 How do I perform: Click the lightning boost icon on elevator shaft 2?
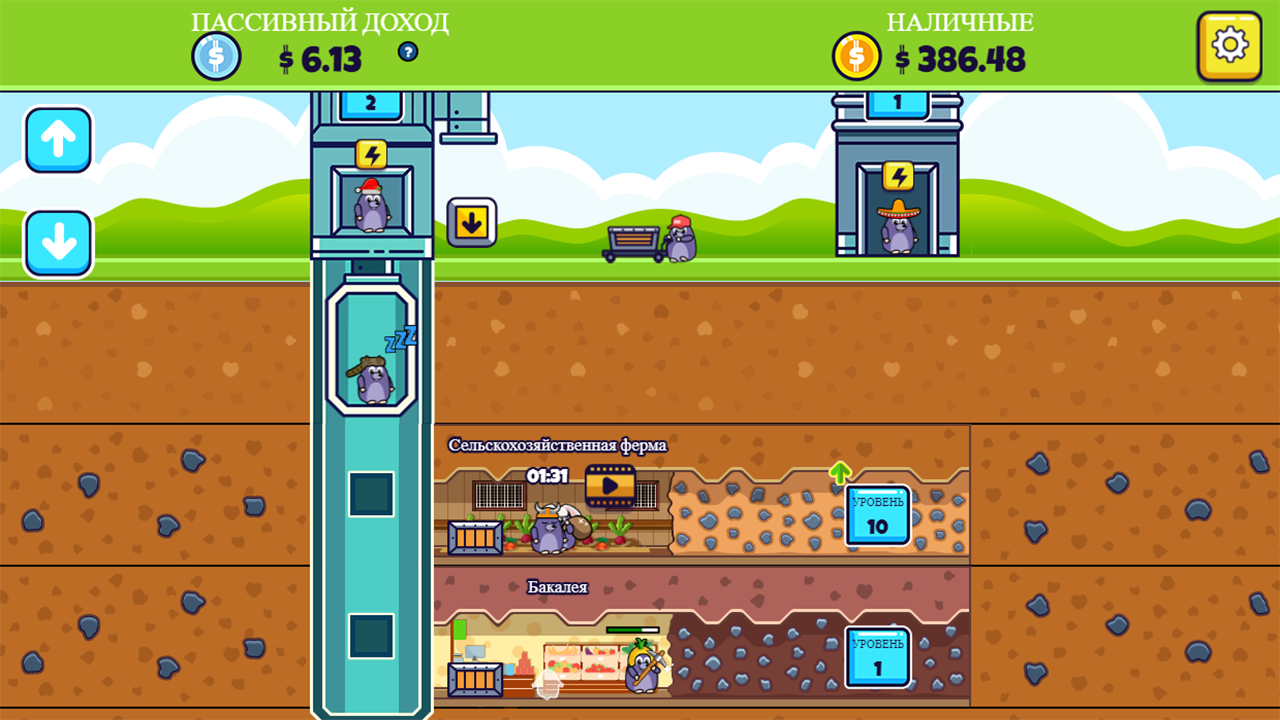pos(372,152)
